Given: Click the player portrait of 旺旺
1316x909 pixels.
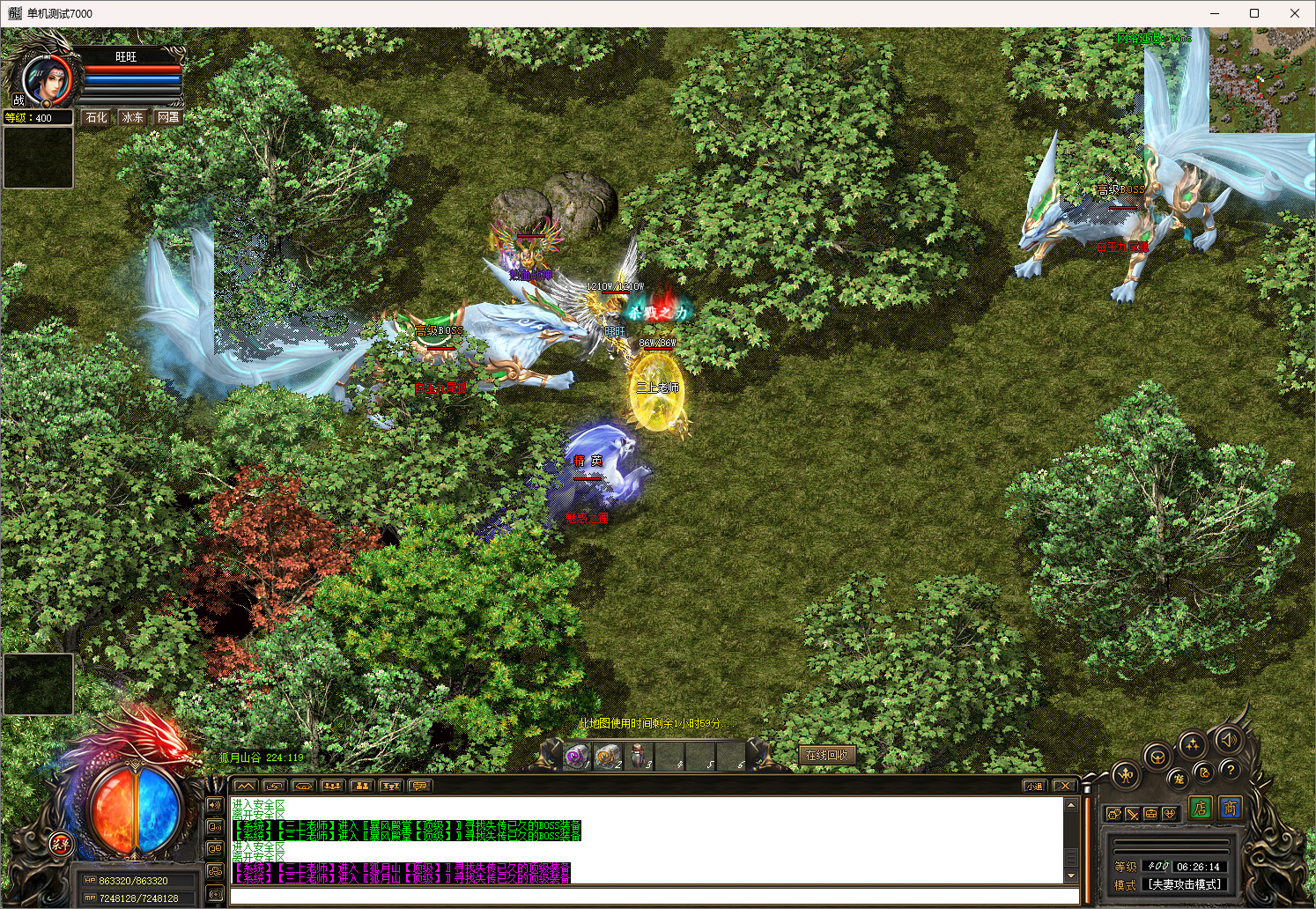Looking at the screenshot, I should 44,79.
